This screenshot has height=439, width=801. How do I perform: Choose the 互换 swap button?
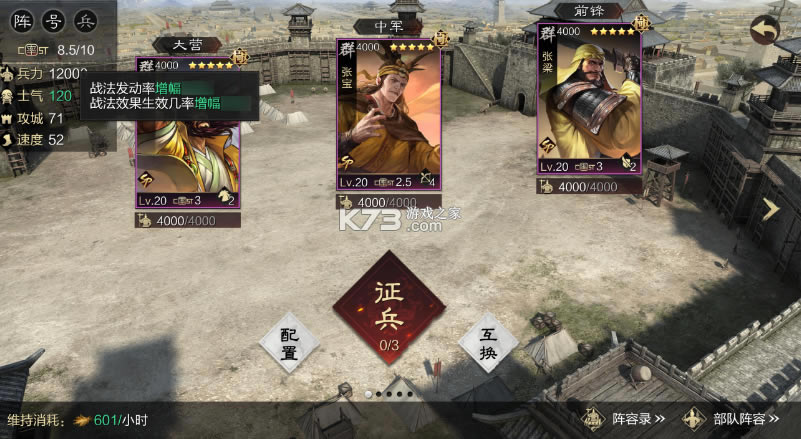pyautogui.click(x=487, y=343)
